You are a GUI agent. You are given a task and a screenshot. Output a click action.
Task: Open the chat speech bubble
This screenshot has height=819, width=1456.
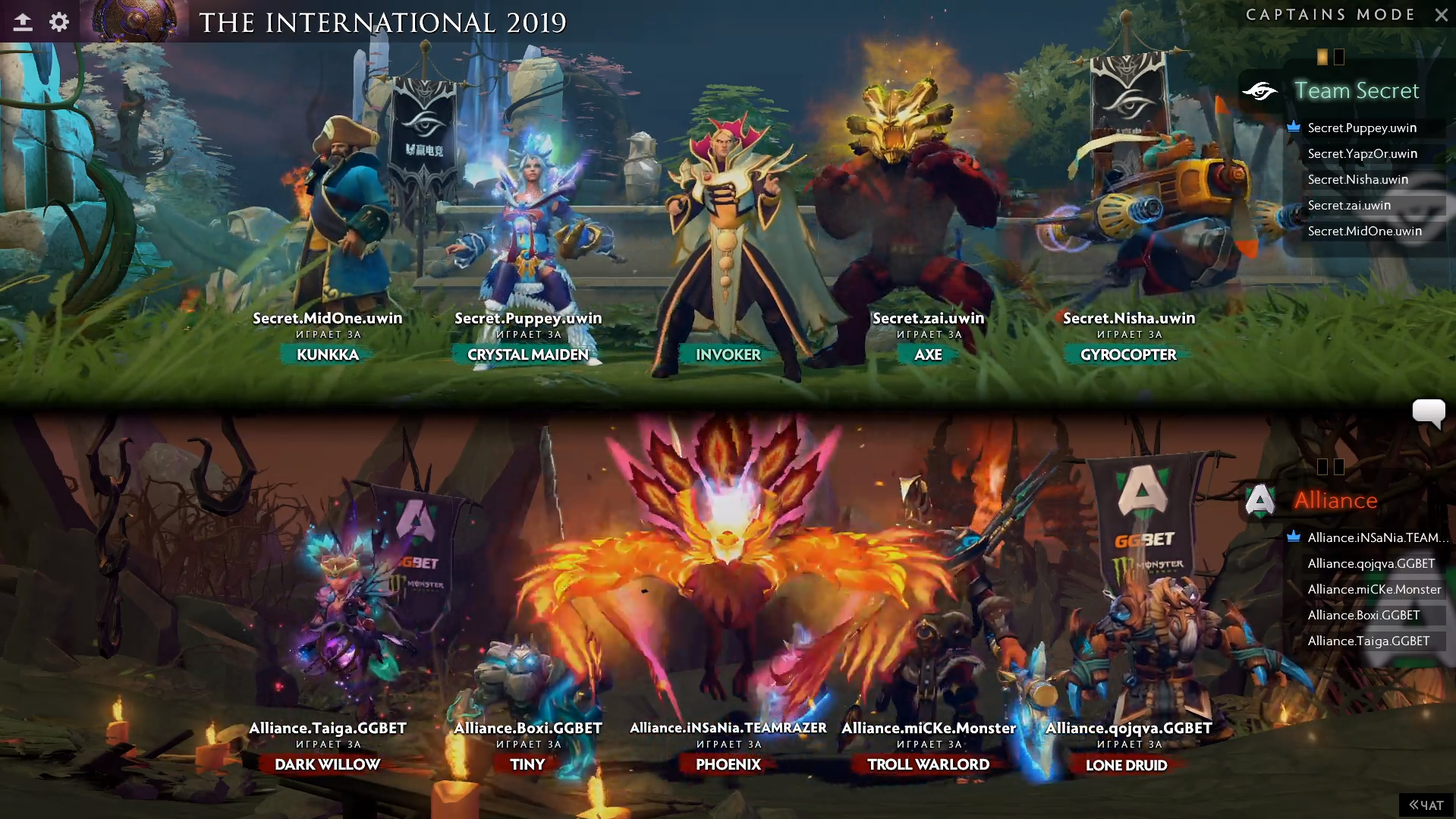1428,413
